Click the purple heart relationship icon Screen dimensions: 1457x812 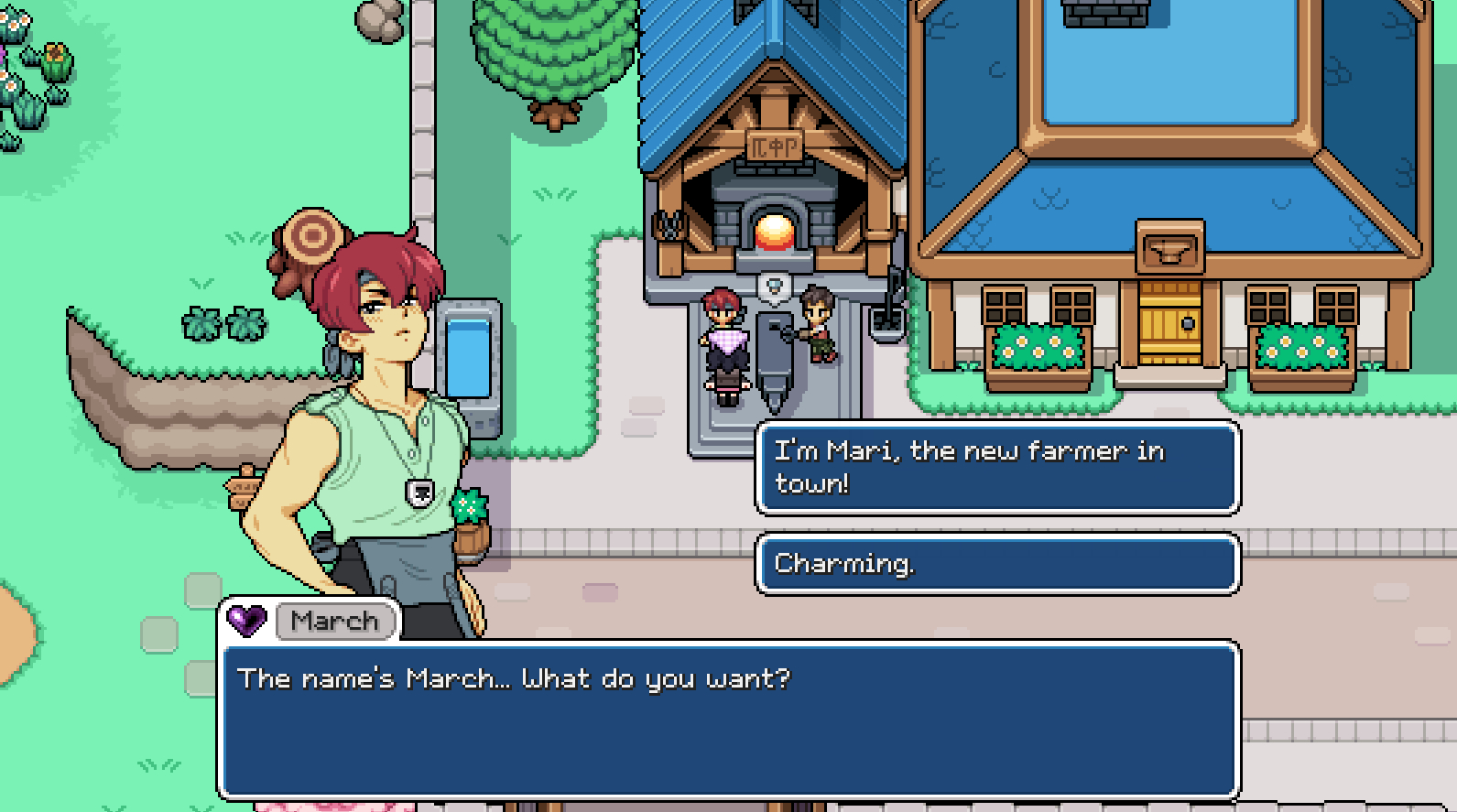click(x=246, y=621)
